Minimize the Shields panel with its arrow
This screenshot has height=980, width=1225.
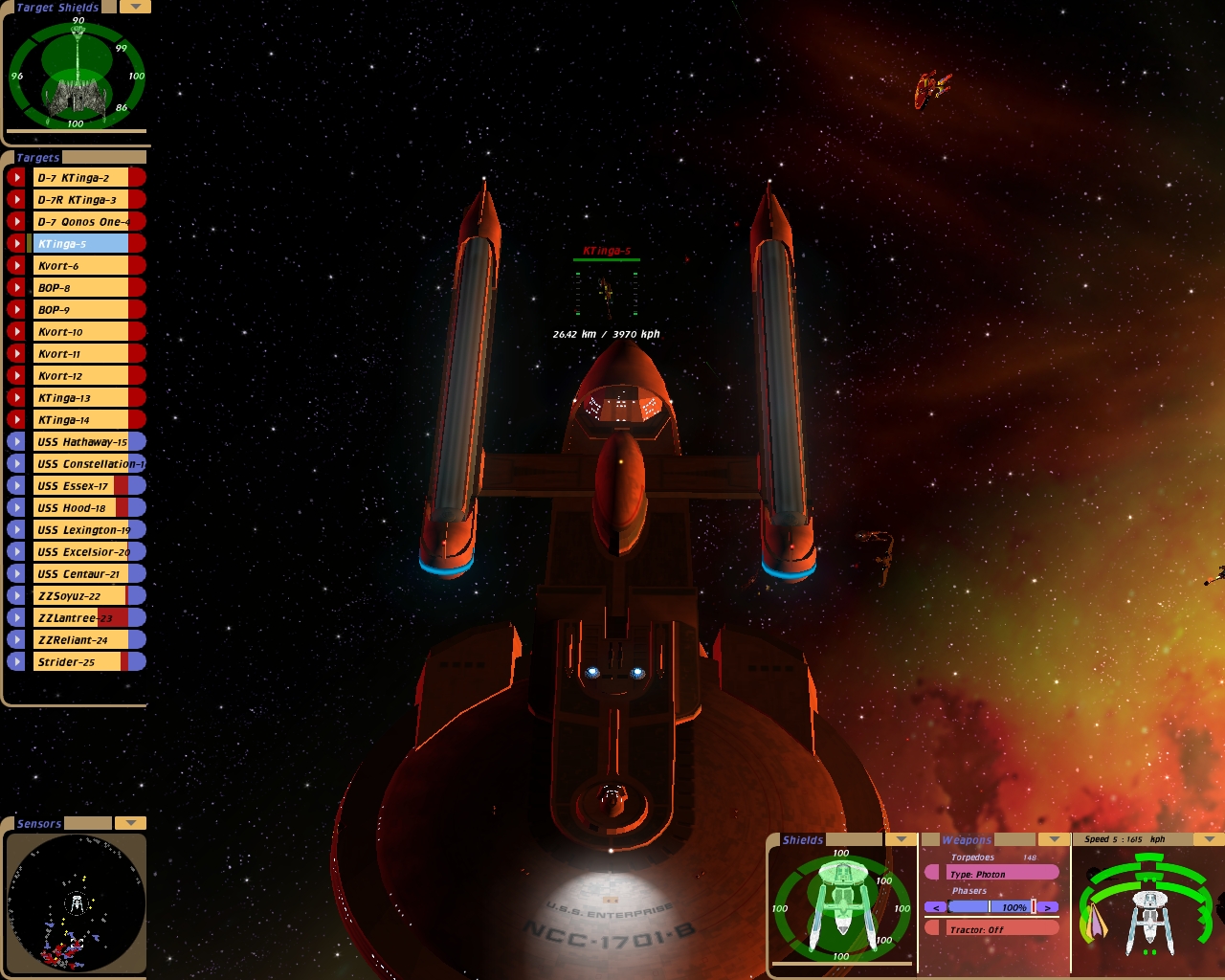pyautogui.click(x=901, y=839)
